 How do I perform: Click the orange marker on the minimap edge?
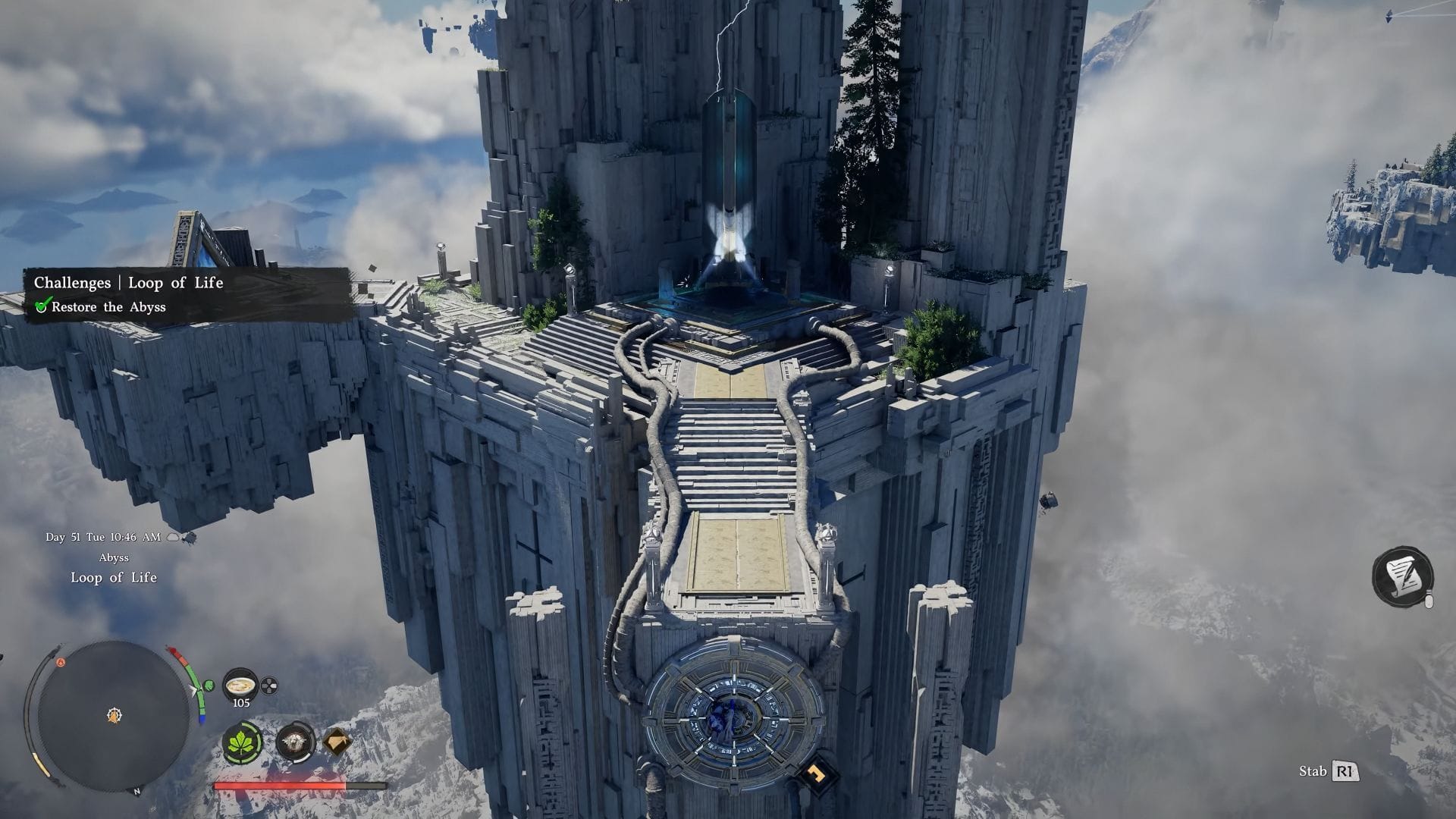point(61,663)
